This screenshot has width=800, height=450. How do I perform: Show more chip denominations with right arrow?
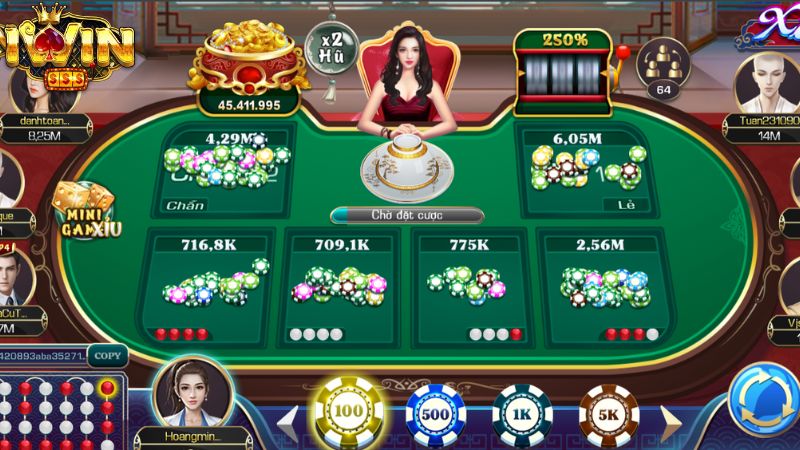[670, 420]
